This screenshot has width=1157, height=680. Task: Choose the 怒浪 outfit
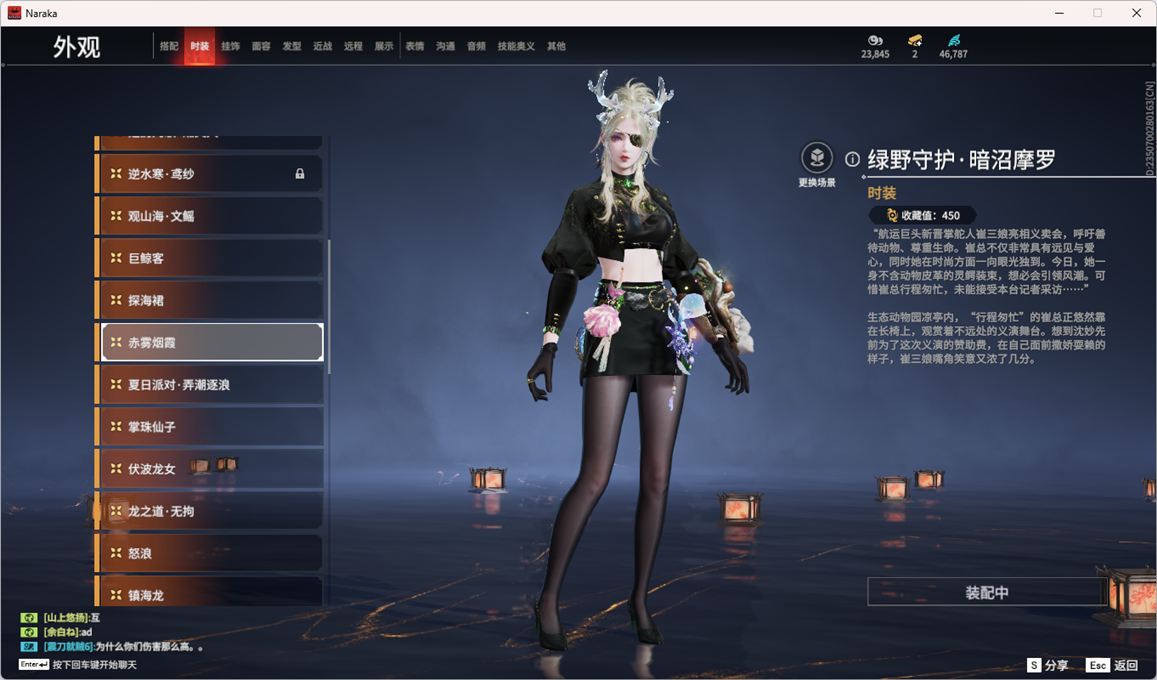[x=211, y=553]
